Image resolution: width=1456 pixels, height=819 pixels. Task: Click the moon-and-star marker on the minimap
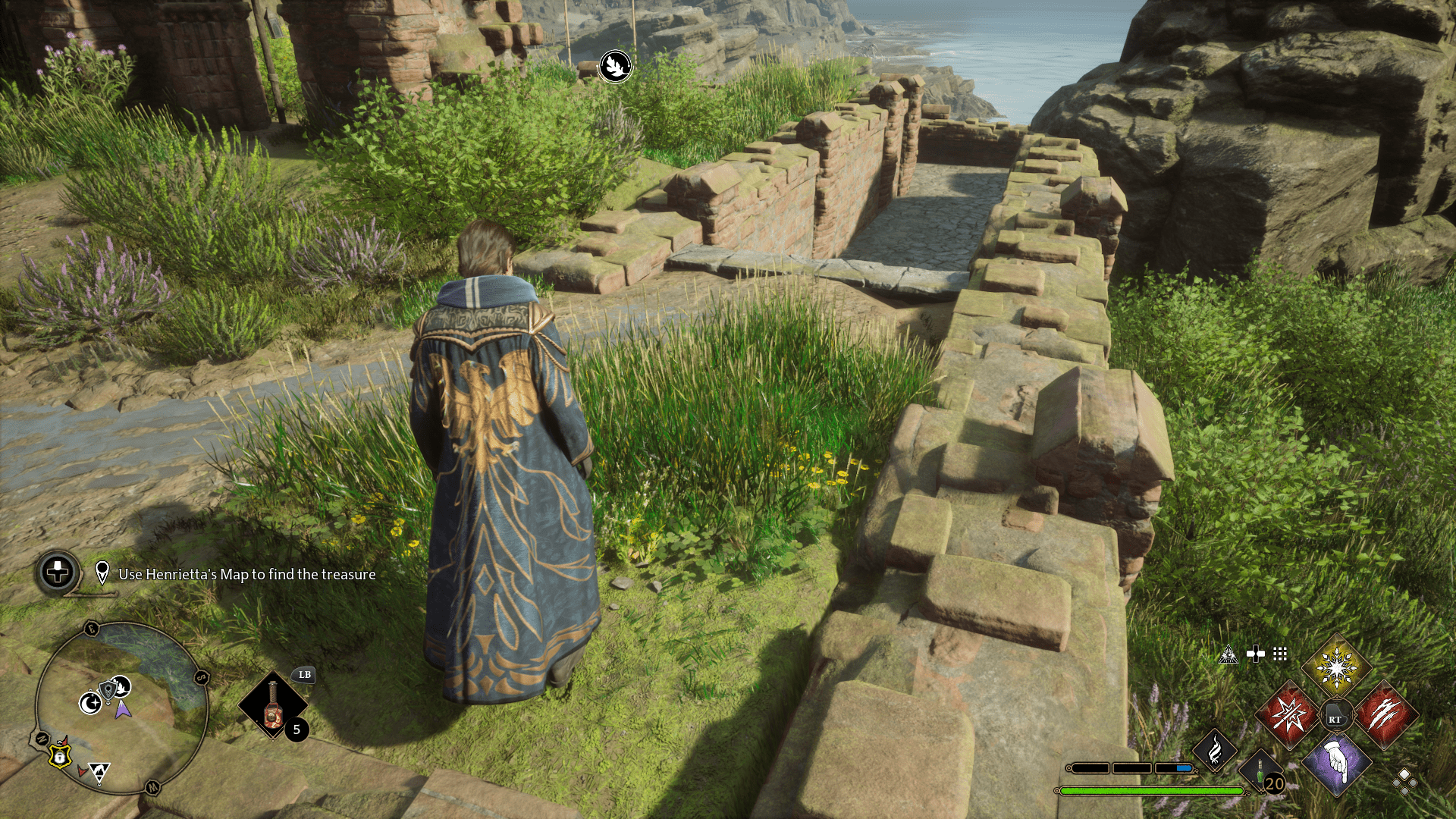point(90,703)
